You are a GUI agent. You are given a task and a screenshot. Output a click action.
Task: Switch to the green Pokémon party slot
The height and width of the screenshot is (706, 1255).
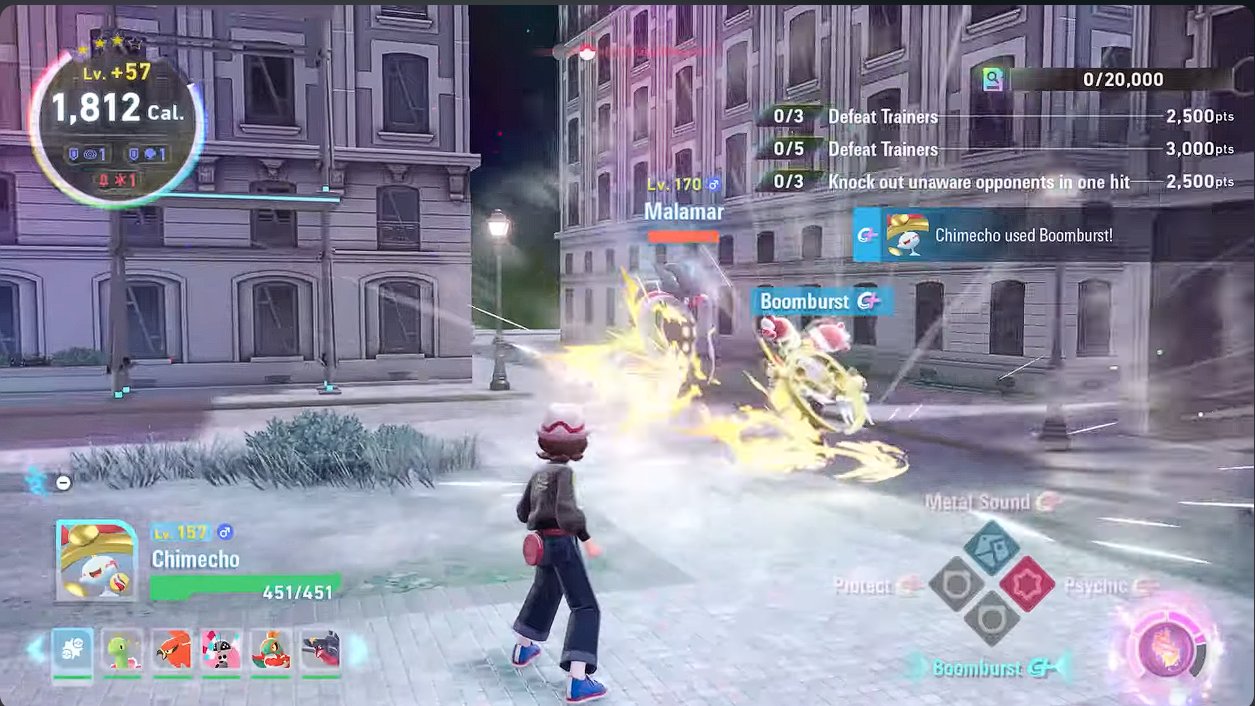coord(122,651)
